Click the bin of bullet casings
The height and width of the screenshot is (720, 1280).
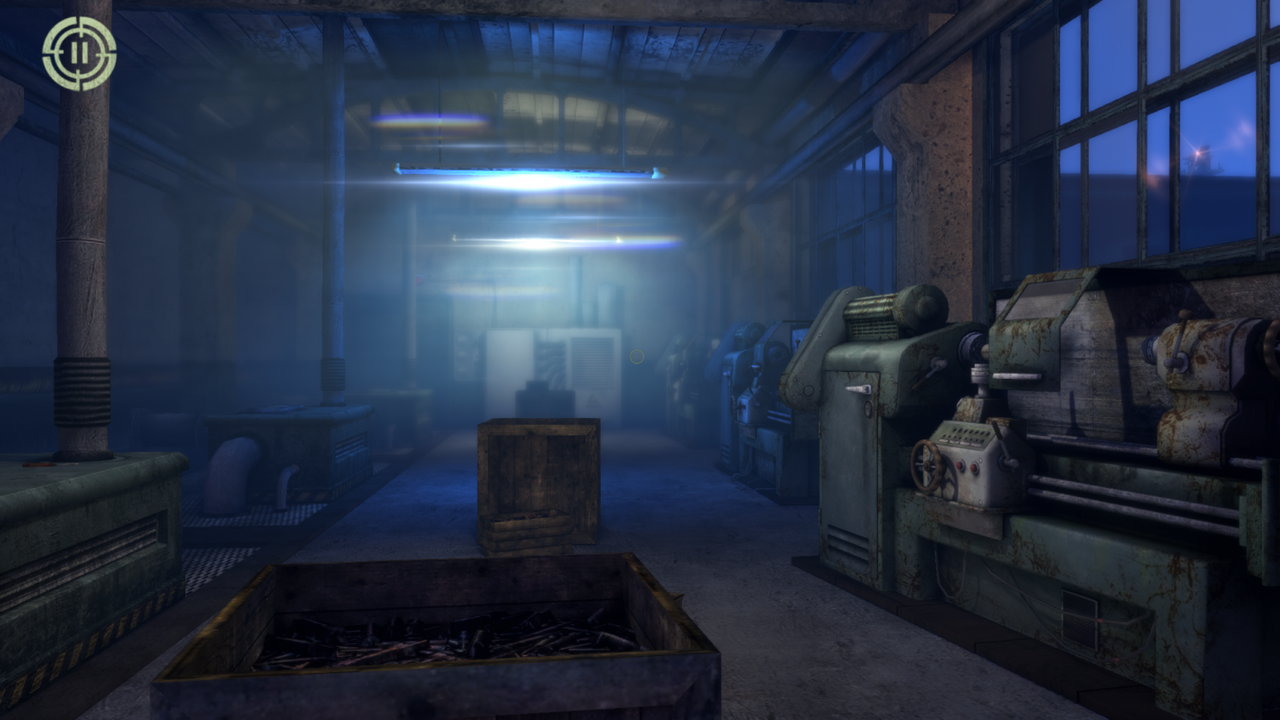430,640
